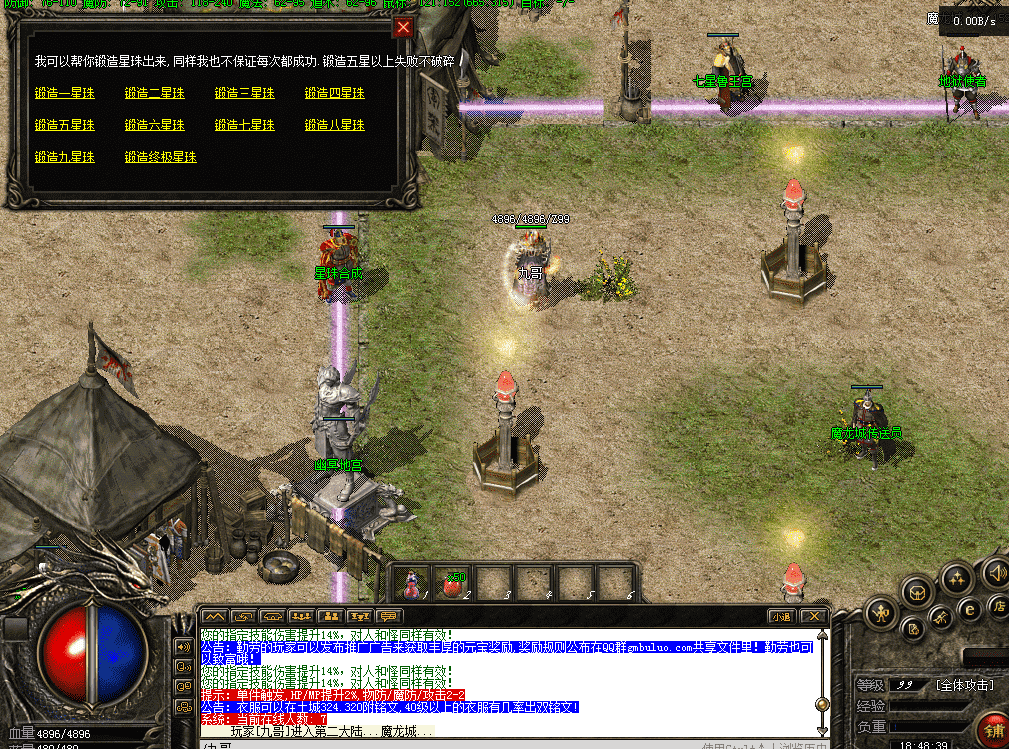Toggle the 全体攻击 attack mode
Screen dimensions: 1009x749
click(x=966, y=685)
